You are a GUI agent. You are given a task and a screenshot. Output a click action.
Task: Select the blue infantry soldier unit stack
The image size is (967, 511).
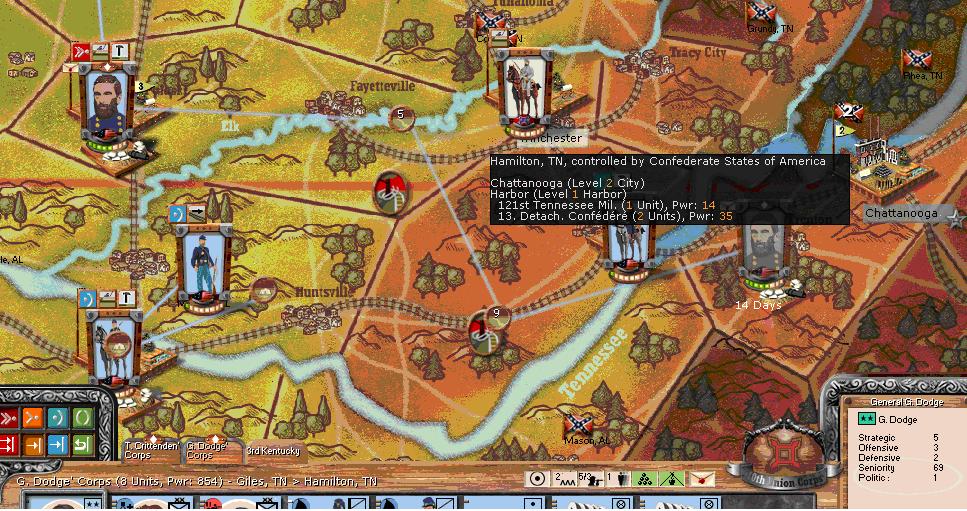click(x=203, y=262)
